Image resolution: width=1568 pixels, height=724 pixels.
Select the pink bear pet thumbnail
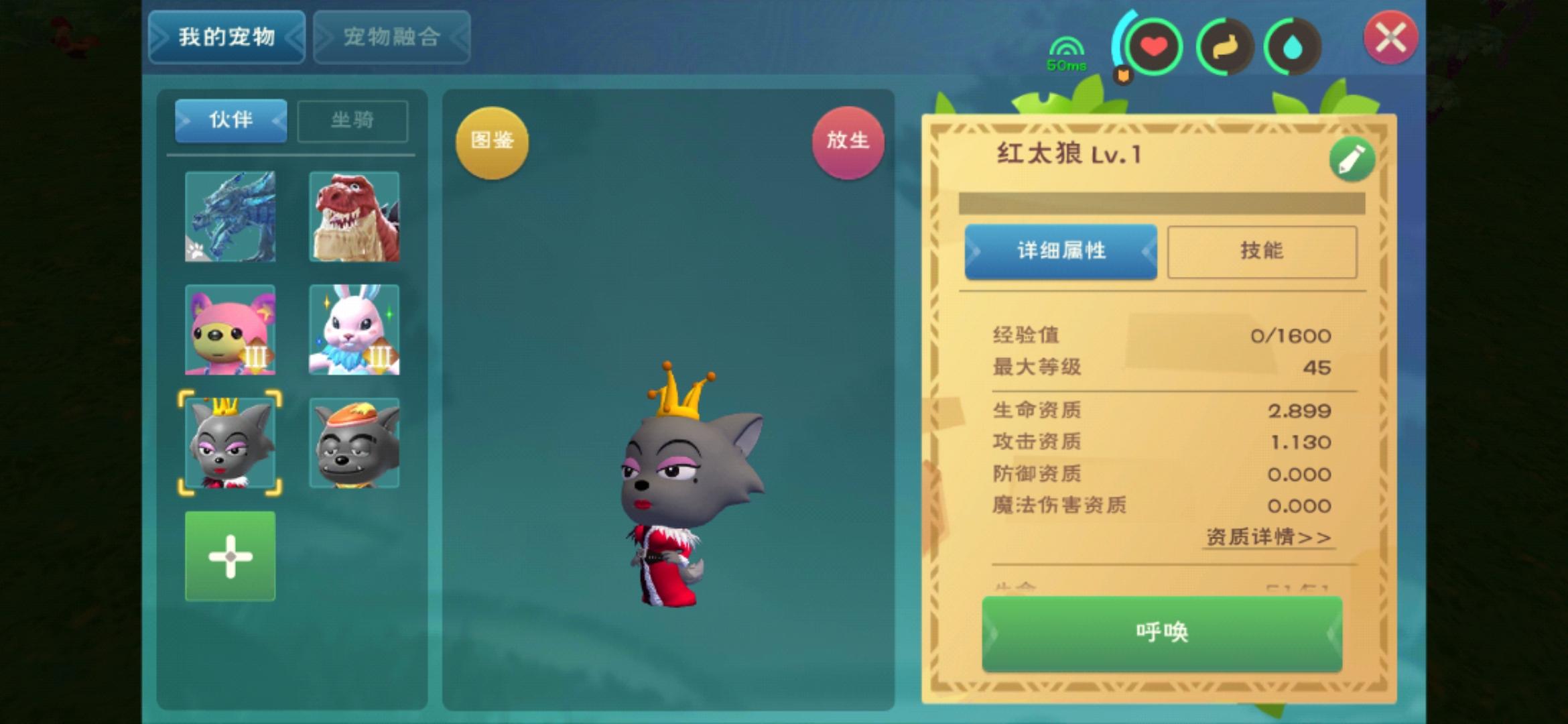click(x=230, y=330)
